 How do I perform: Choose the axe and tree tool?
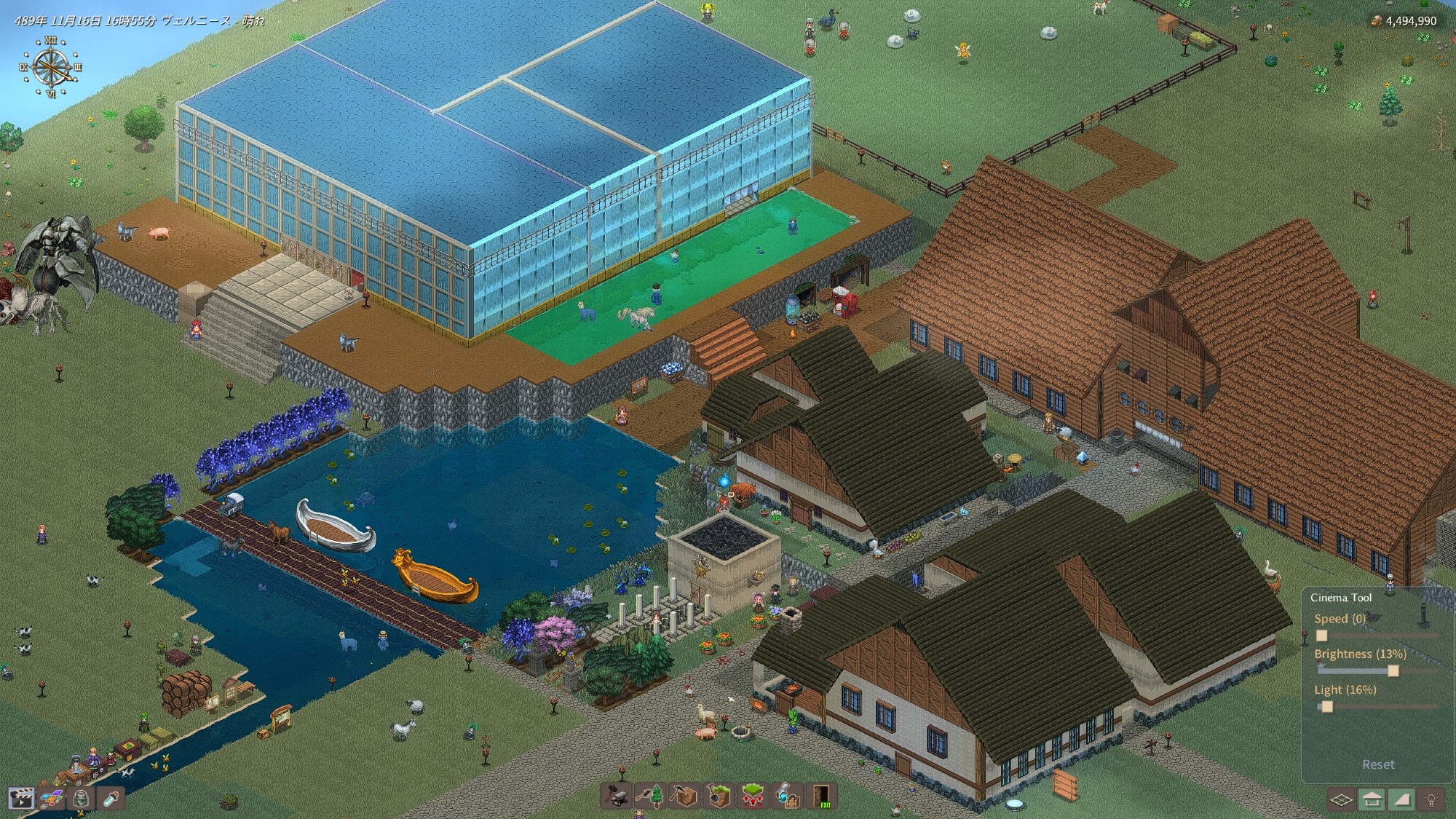click(651, 796)
